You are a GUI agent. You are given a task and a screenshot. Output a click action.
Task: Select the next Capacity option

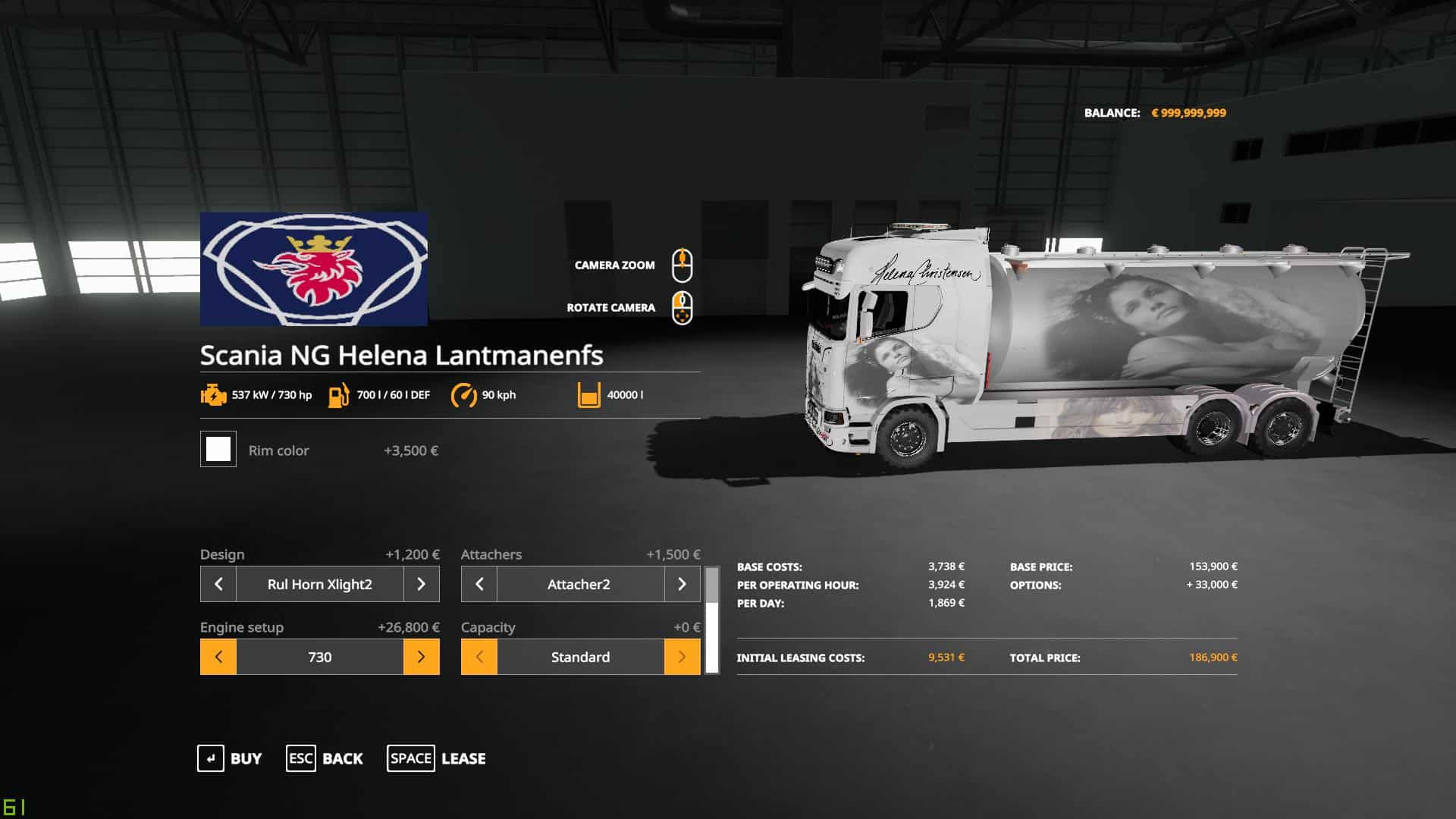[682, 657]
